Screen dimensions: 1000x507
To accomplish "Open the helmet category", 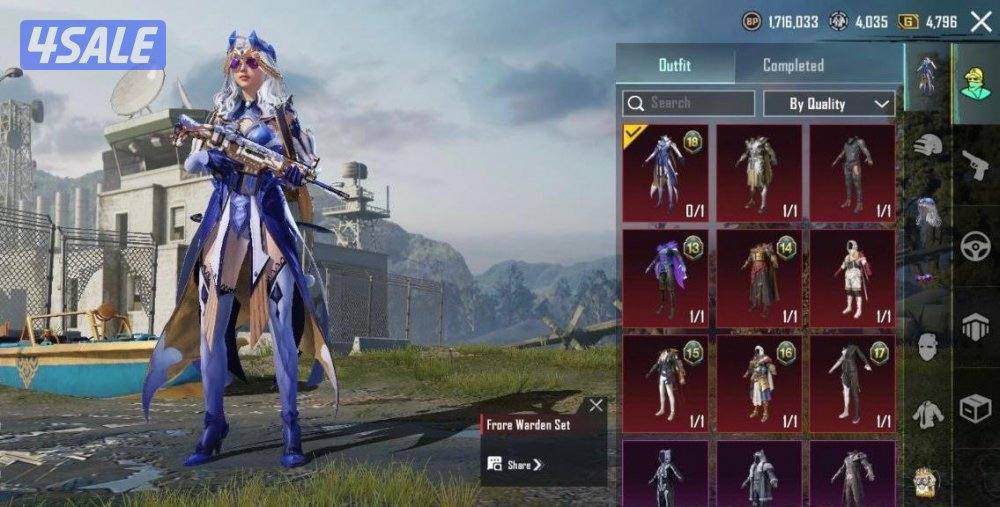I will tap(928, 145).
